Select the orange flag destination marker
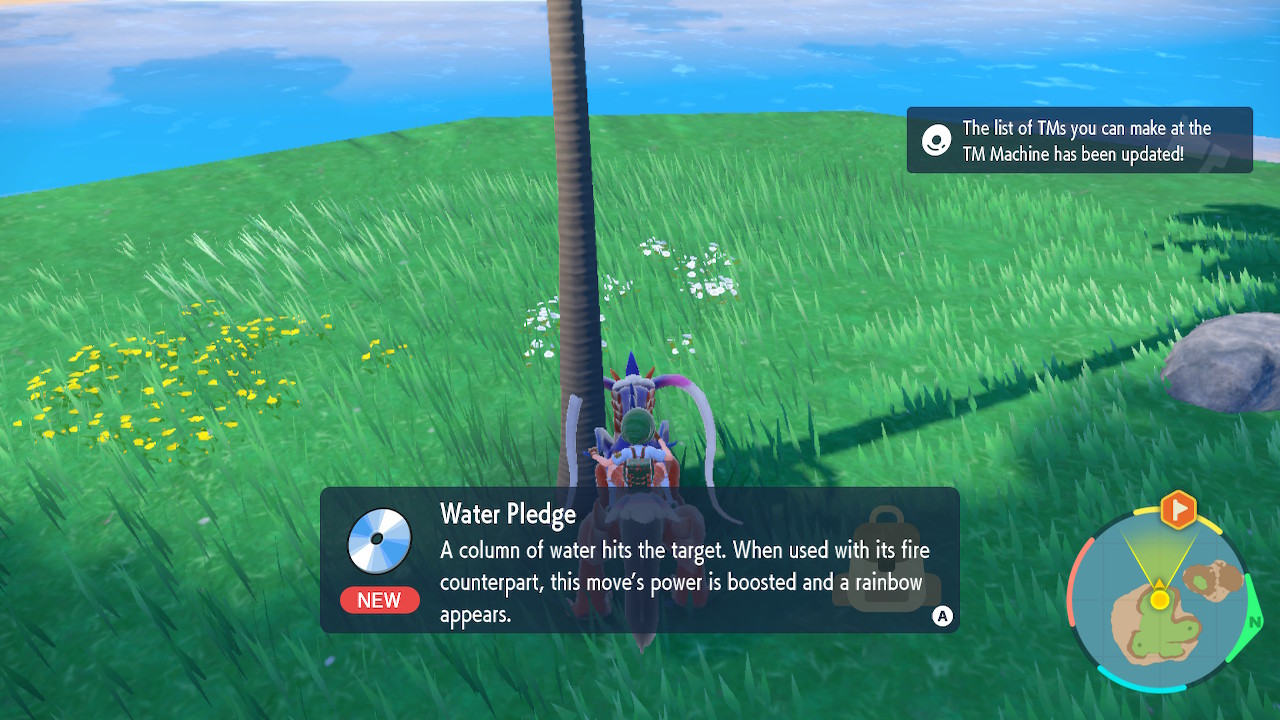This screenshot has height=720, width=1280. tap(1179, 510)
